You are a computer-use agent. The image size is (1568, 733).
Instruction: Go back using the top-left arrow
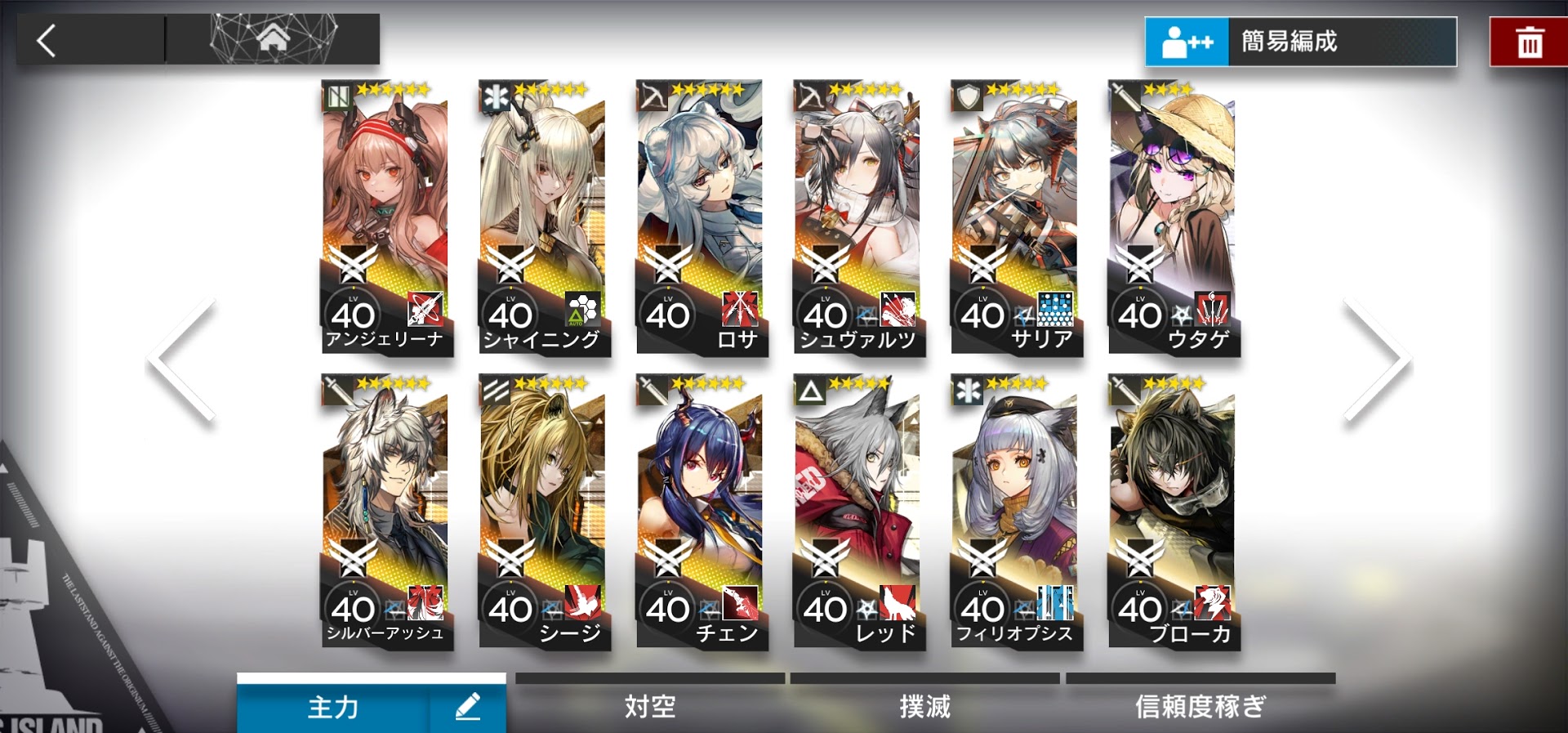[47, 40]
